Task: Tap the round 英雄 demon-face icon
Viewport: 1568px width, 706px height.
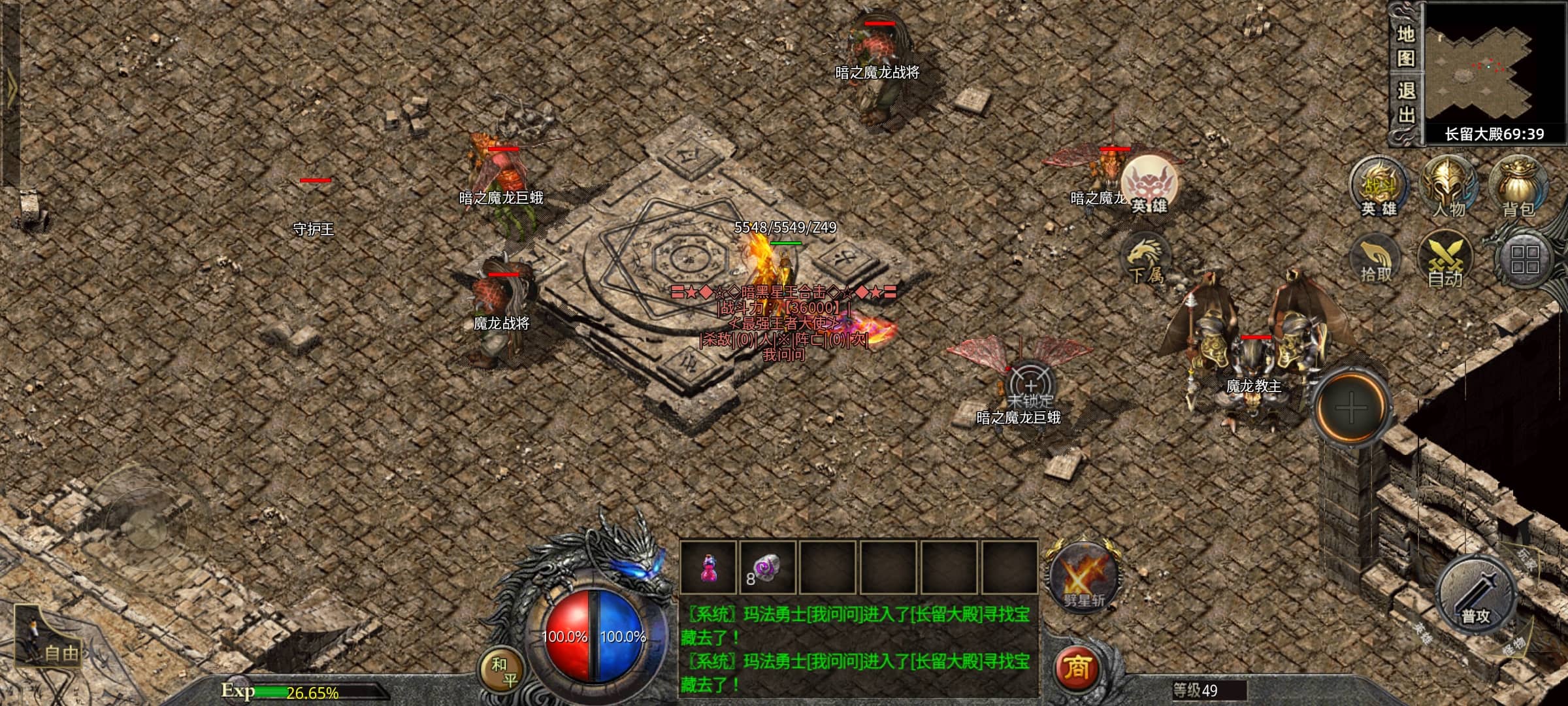Action: [1150, 185]
